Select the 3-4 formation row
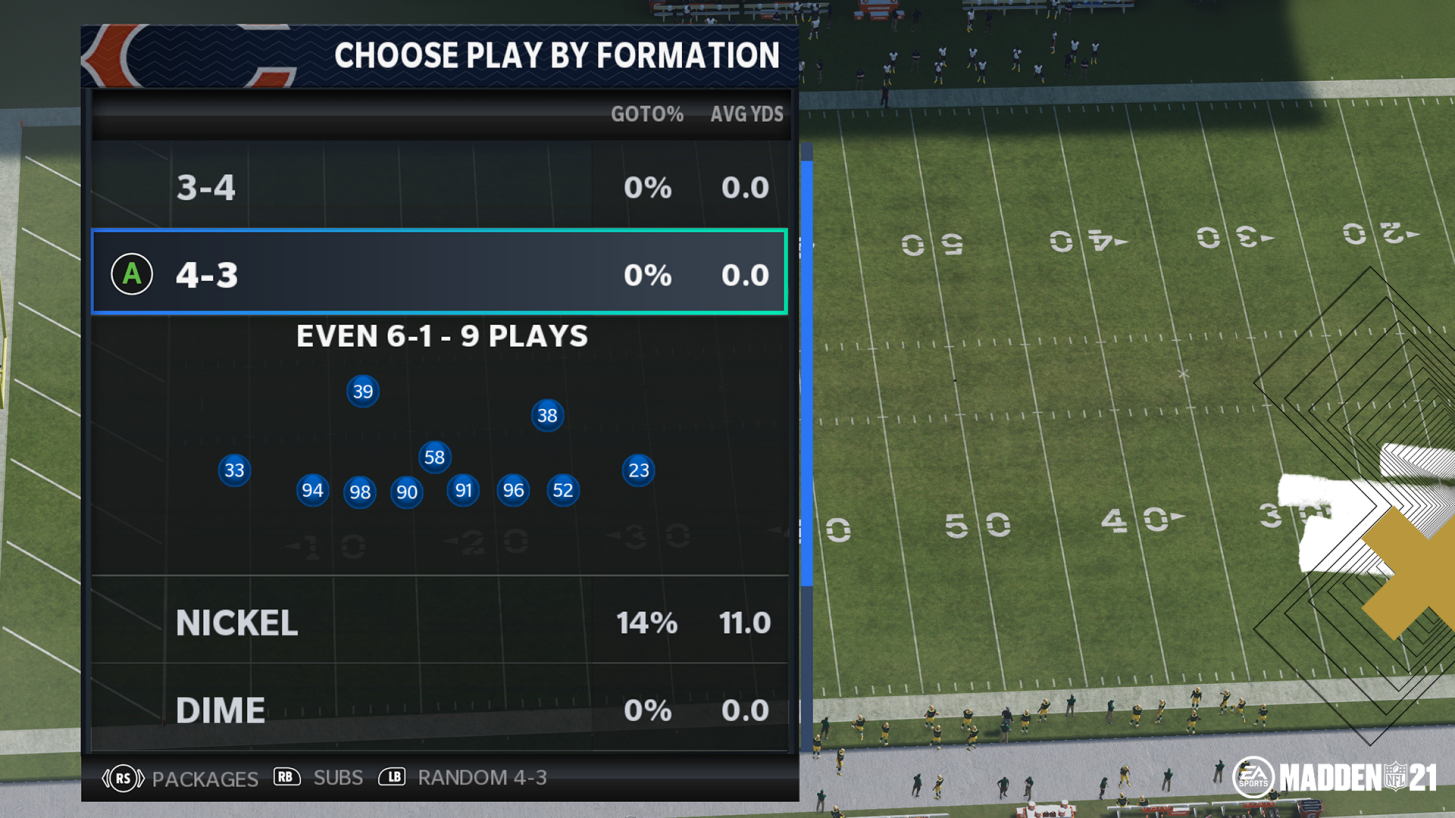The height and width of the screenshot is (818, 1455). (440, 187)
